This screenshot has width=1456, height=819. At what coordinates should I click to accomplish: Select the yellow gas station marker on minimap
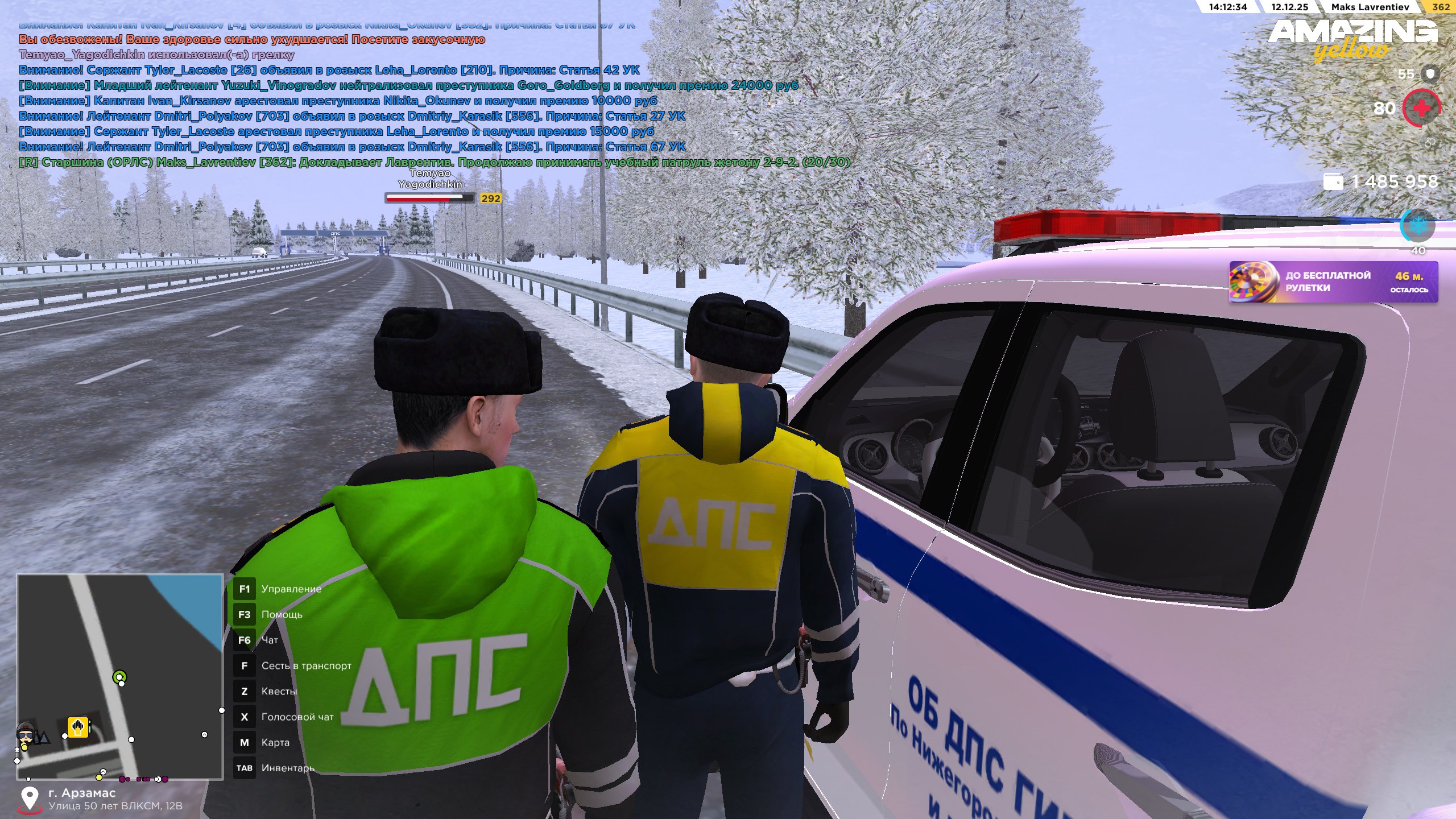(x=78, y=727)
